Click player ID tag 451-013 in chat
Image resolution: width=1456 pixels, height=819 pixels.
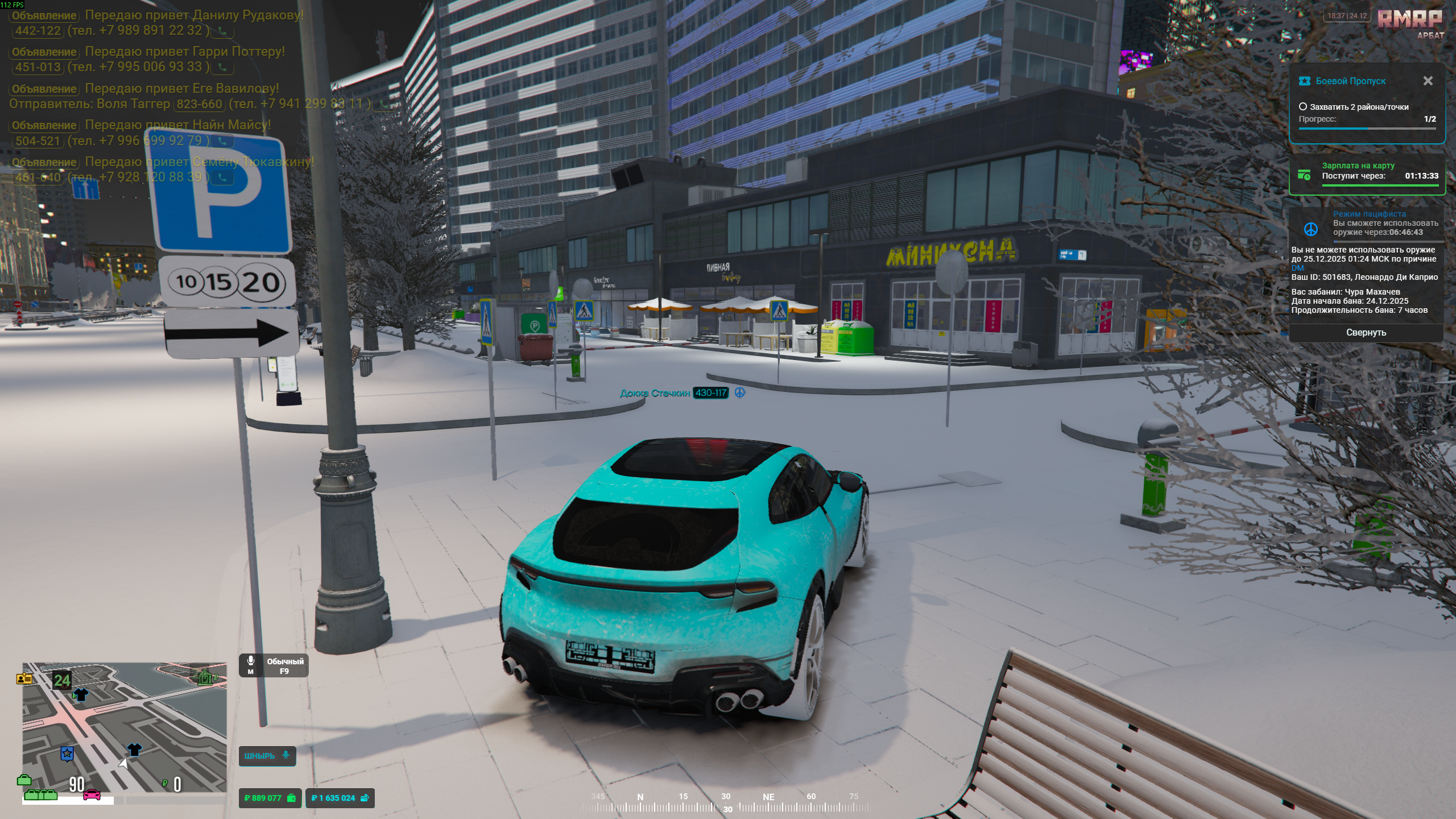[x=38, y=67]
